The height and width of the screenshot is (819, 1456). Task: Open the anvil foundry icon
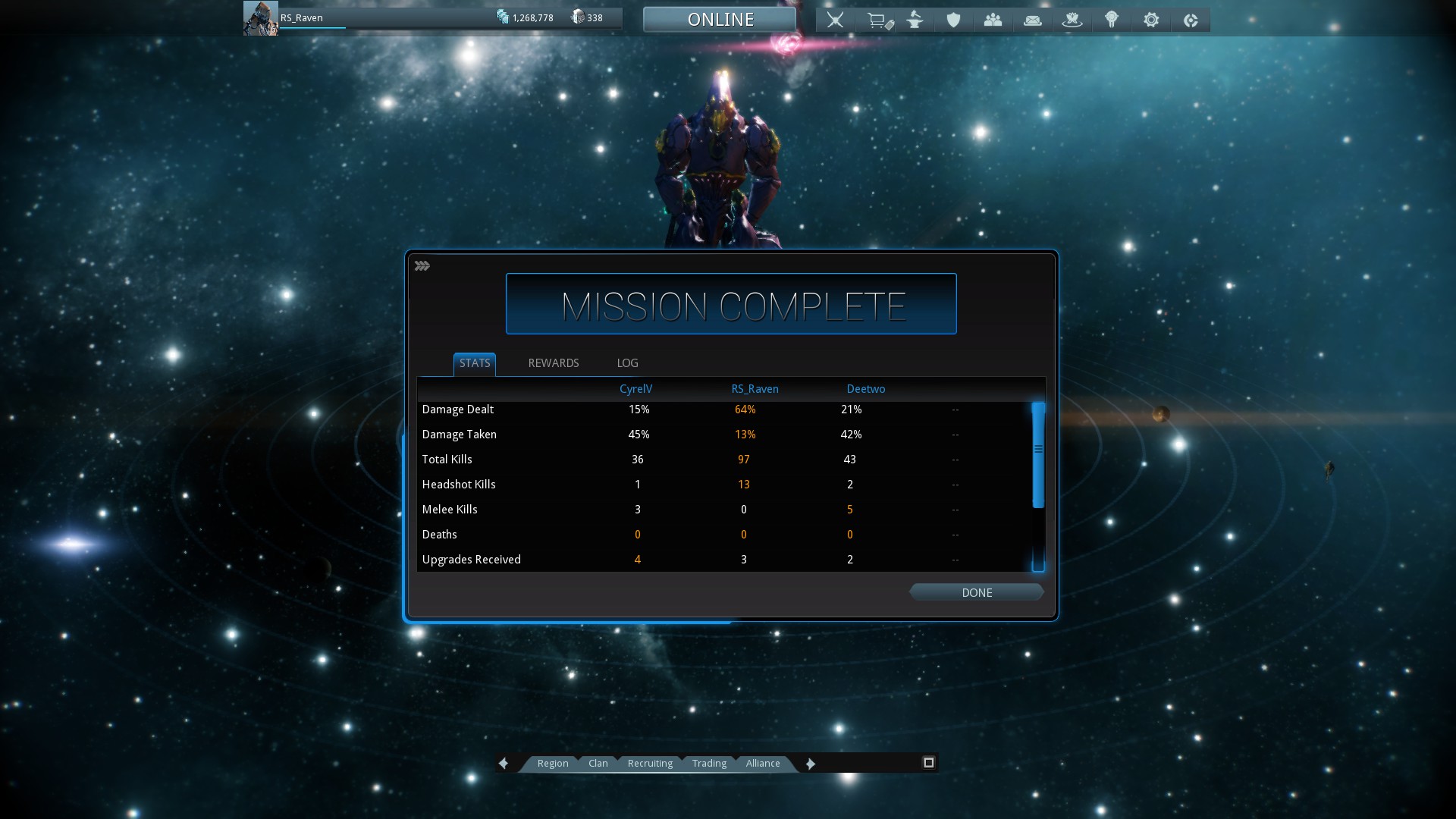[x=915, y=20]
